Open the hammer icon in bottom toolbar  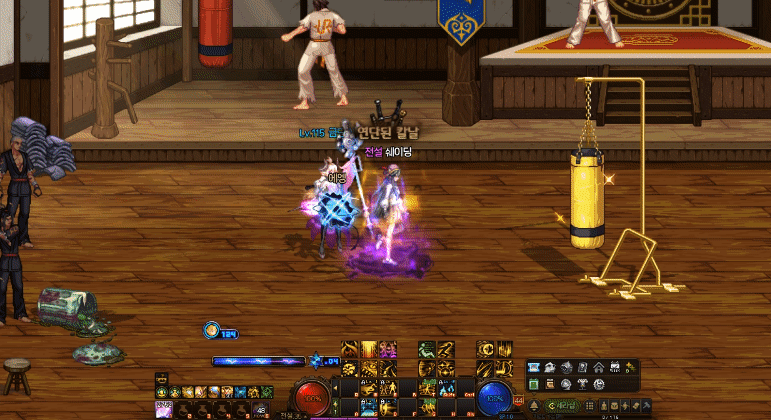(x=646, y=405)
